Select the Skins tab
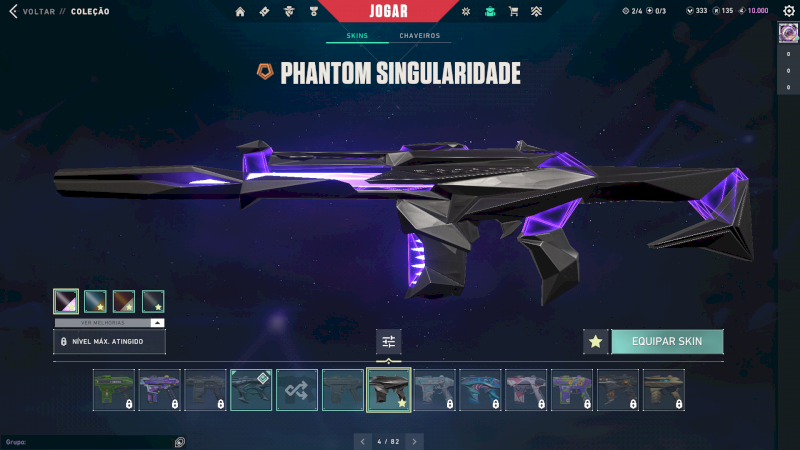800x450 pixels. click(x=357, y=36)
